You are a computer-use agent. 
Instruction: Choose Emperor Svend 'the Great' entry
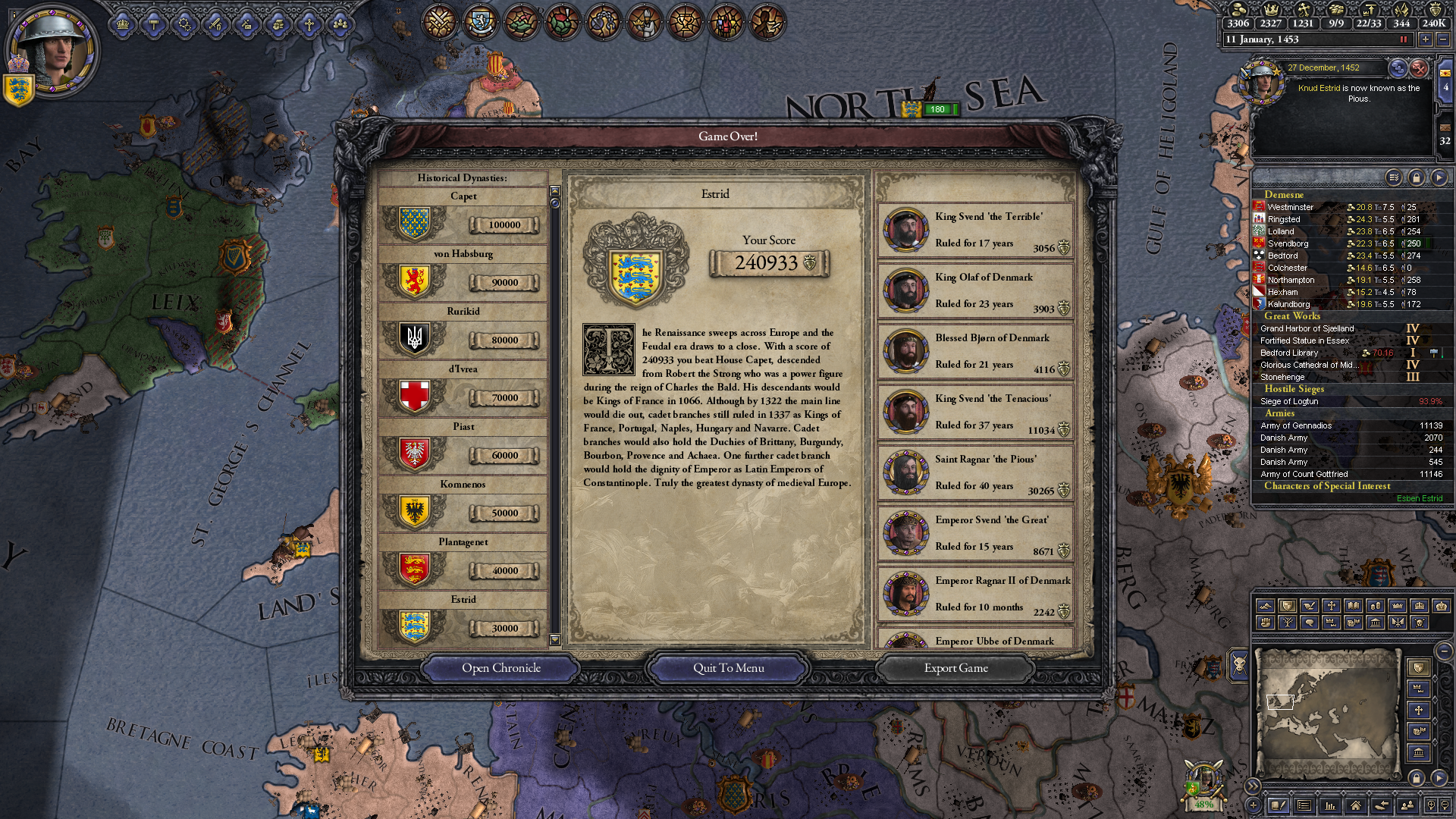click(x=975, y=533)
